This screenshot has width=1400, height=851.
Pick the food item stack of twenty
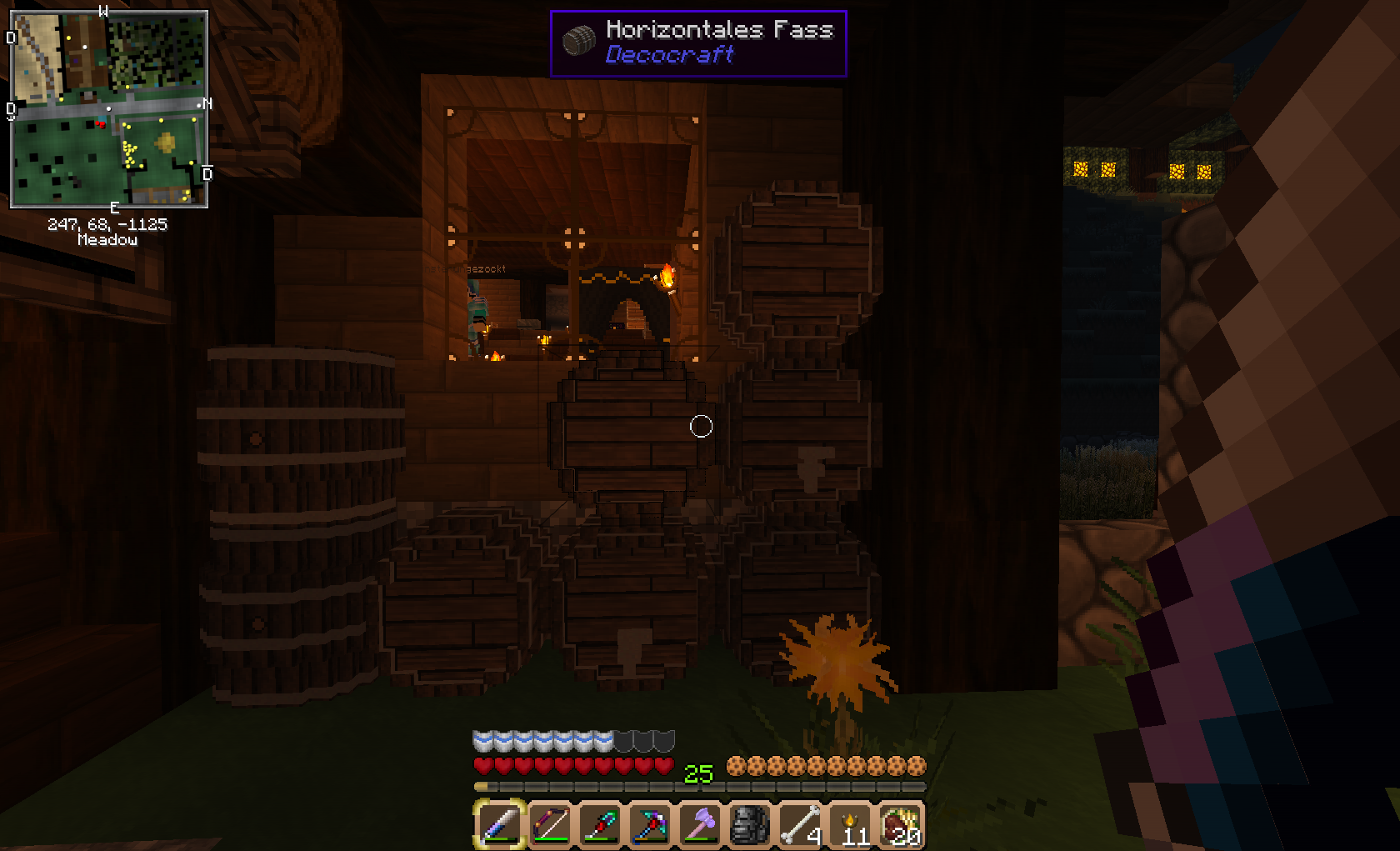click(899, 824)
